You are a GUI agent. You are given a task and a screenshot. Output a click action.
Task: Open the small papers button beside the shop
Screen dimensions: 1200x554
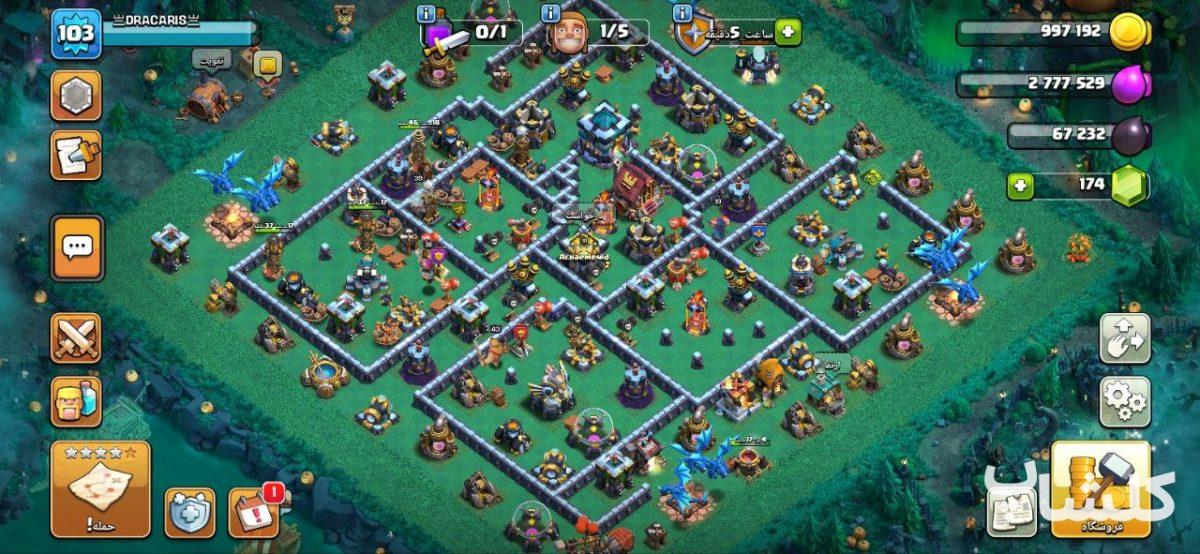1011,511
